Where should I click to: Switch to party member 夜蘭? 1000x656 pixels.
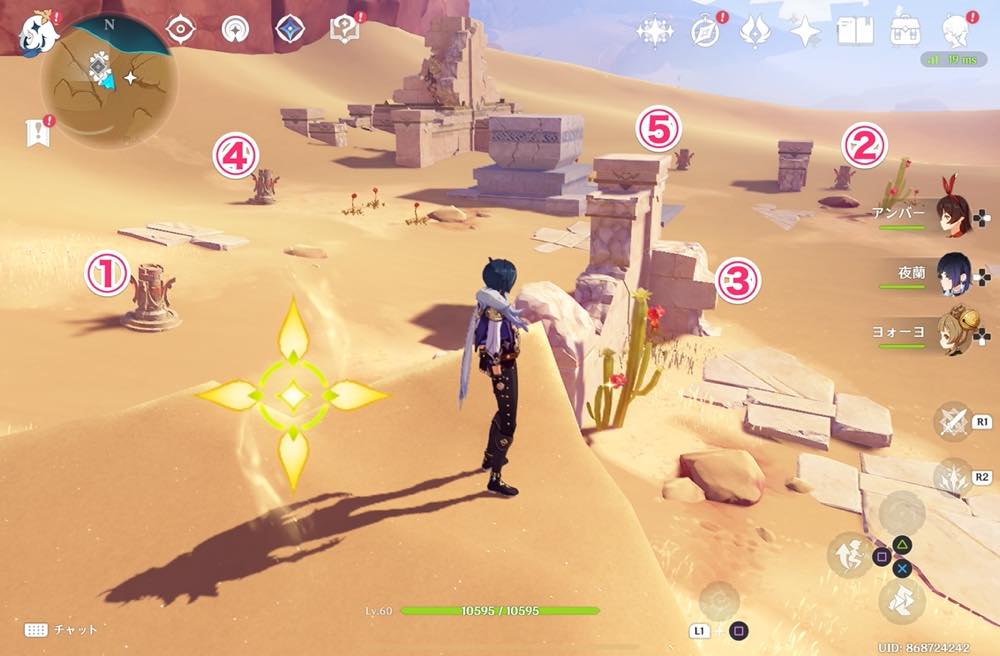pyautogui.click(x=953, y=272)
